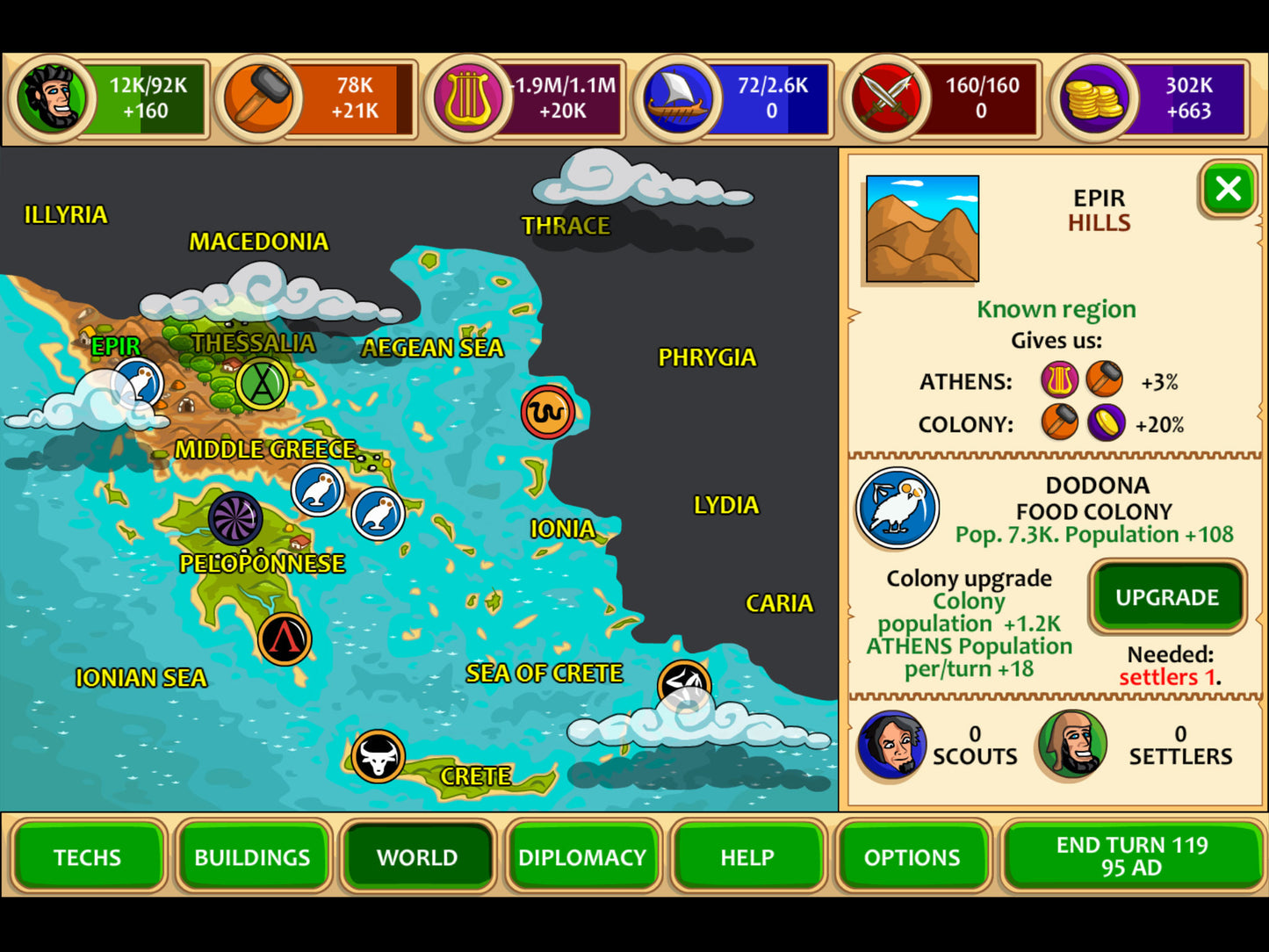The width and height of the screenshot is (1269, 952).
Task: Open the Buildings menu
Action: (x=252, y=856)
